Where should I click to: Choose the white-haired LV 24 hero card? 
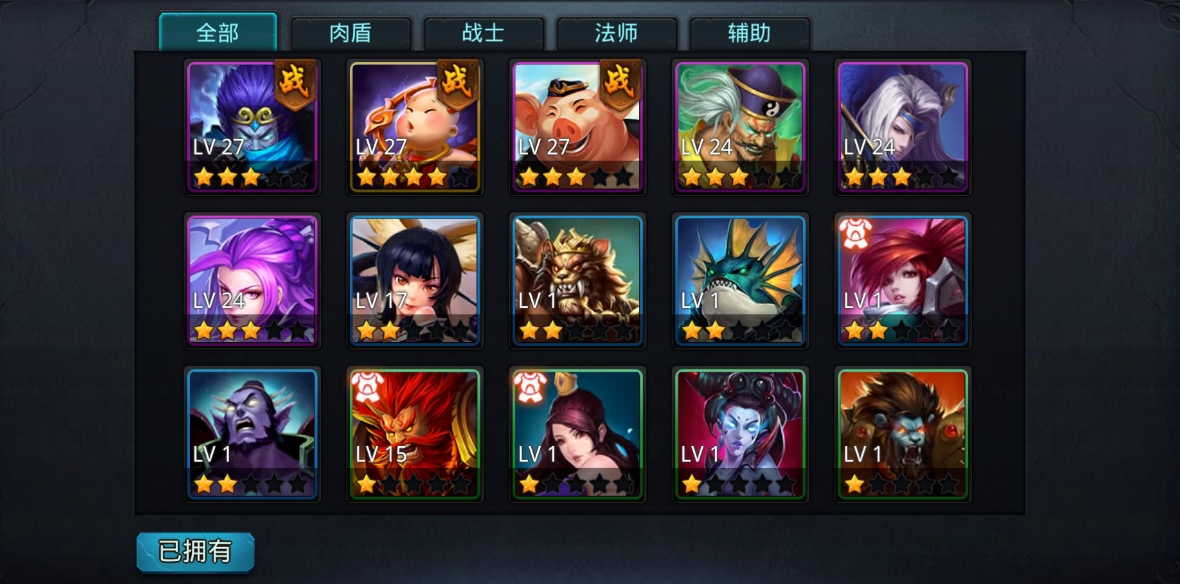903,125
